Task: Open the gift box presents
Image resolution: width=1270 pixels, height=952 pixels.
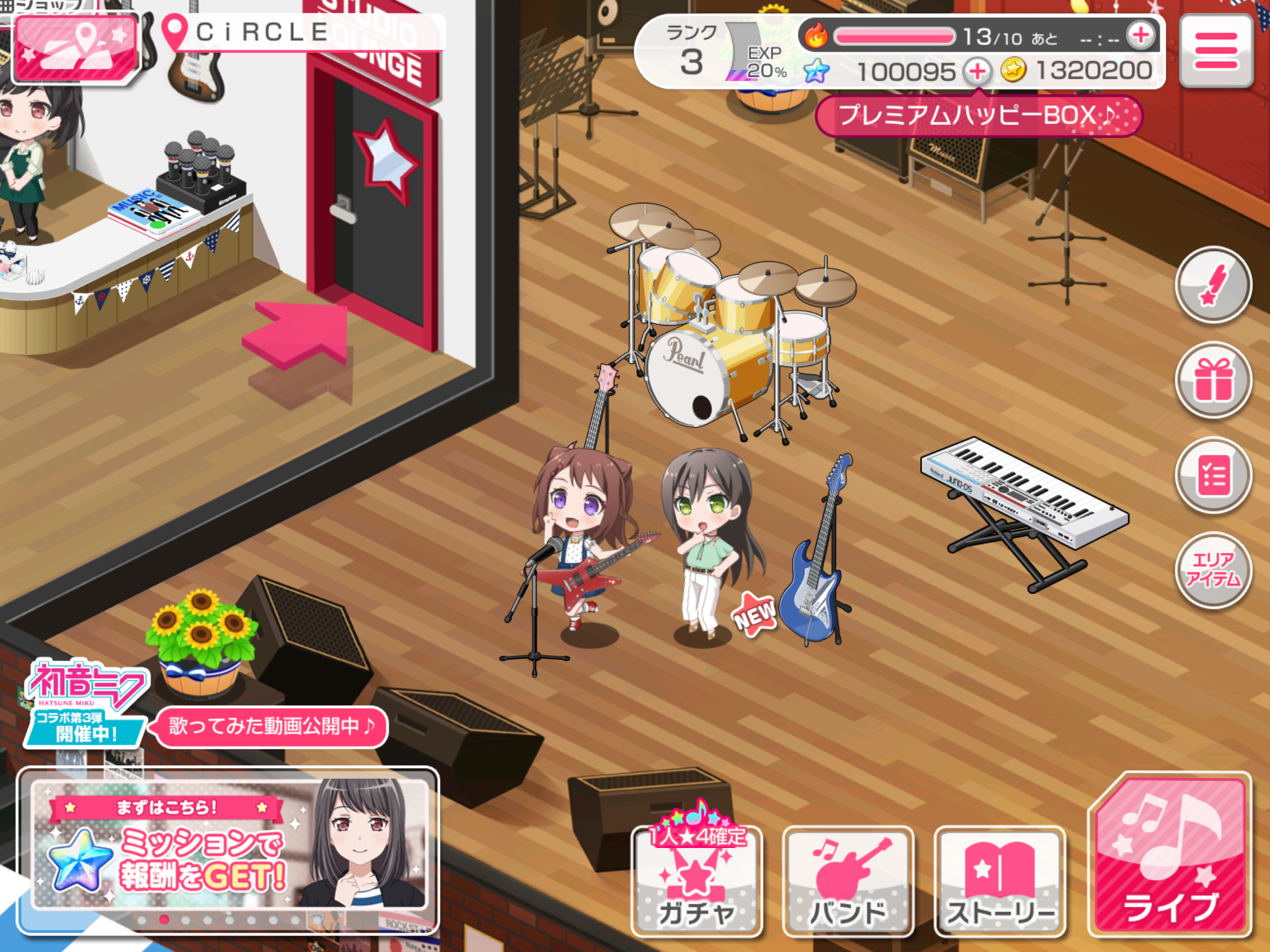Action: [1213, 380]
